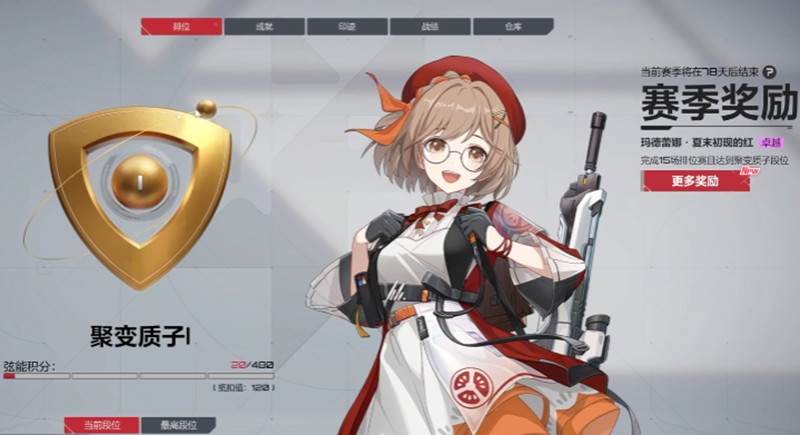Screen dimensions: 800x435
Task: Open the 仓库 warehouse tab
Action: click(512, 26)
